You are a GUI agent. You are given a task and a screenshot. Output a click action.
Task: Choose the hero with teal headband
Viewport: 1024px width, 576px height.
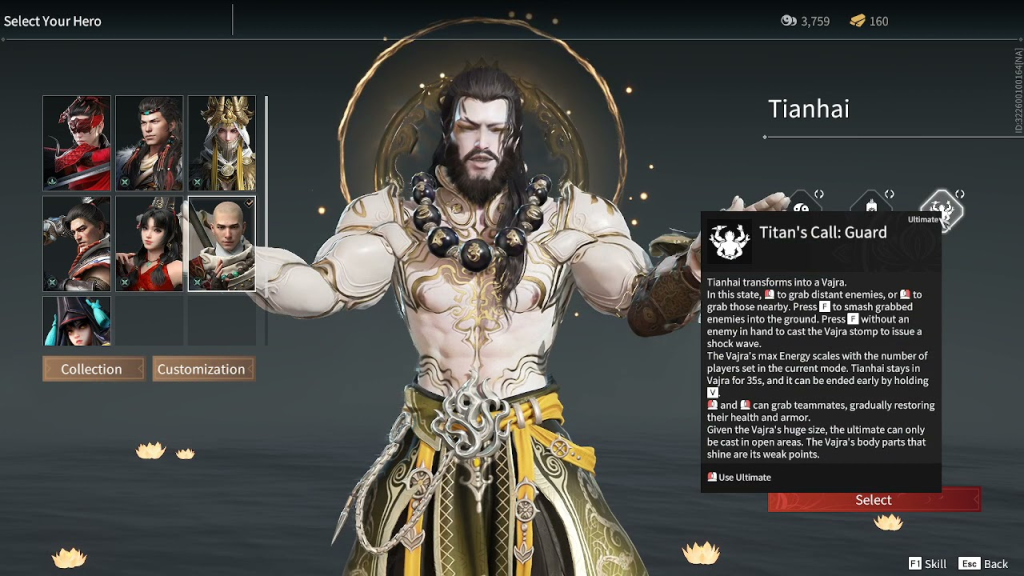149,143
